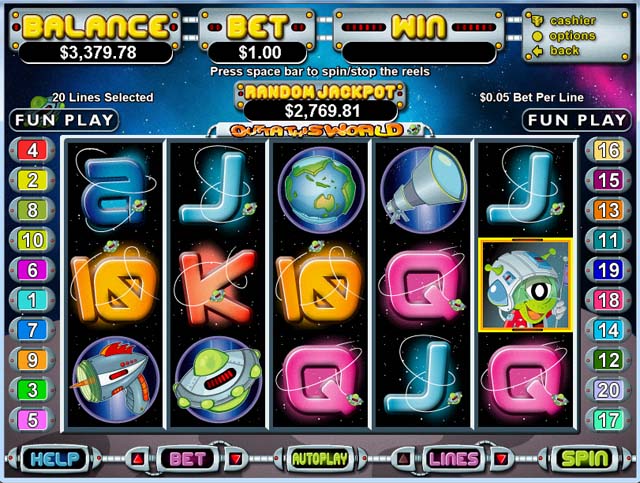Open the cashier
Image resolution: width=640 pixels, height=483 pixels.
573,20
